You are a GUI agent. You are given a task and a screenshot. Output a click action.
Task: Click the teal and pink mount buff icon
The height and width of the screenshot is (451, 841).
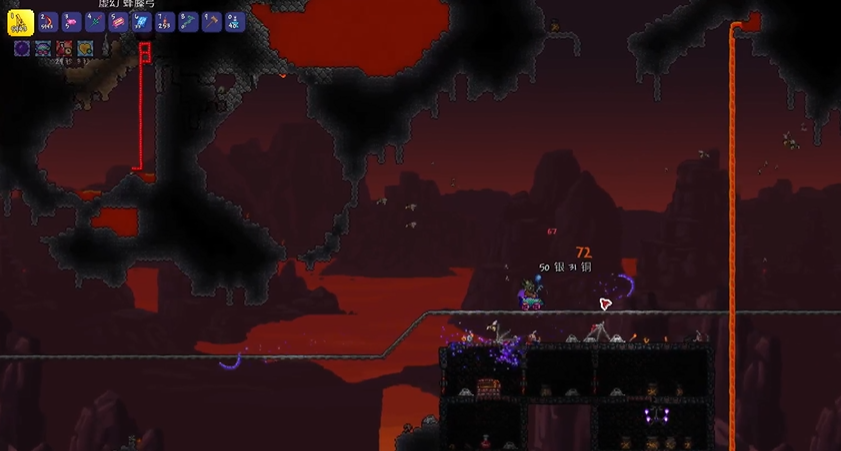click(x=43, y=47)
